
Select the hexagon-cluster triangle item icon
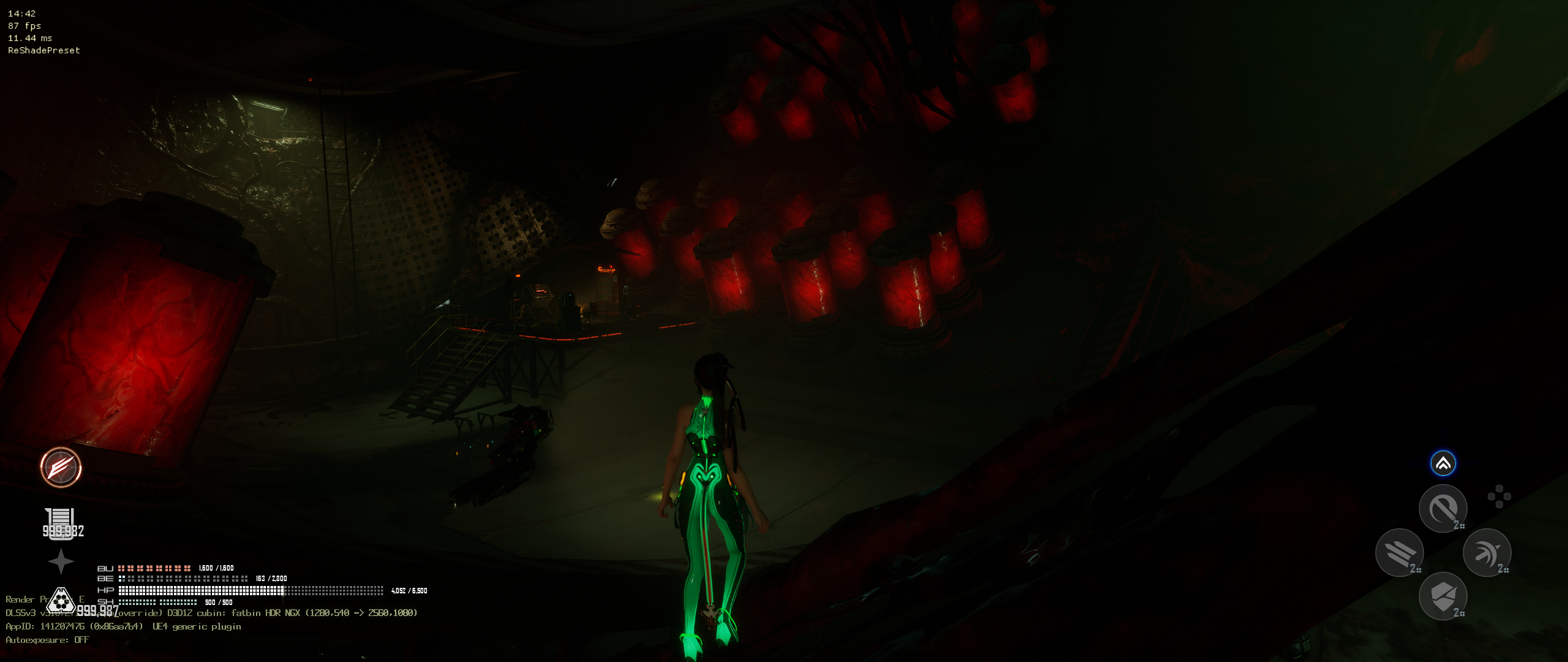(61, 601)
